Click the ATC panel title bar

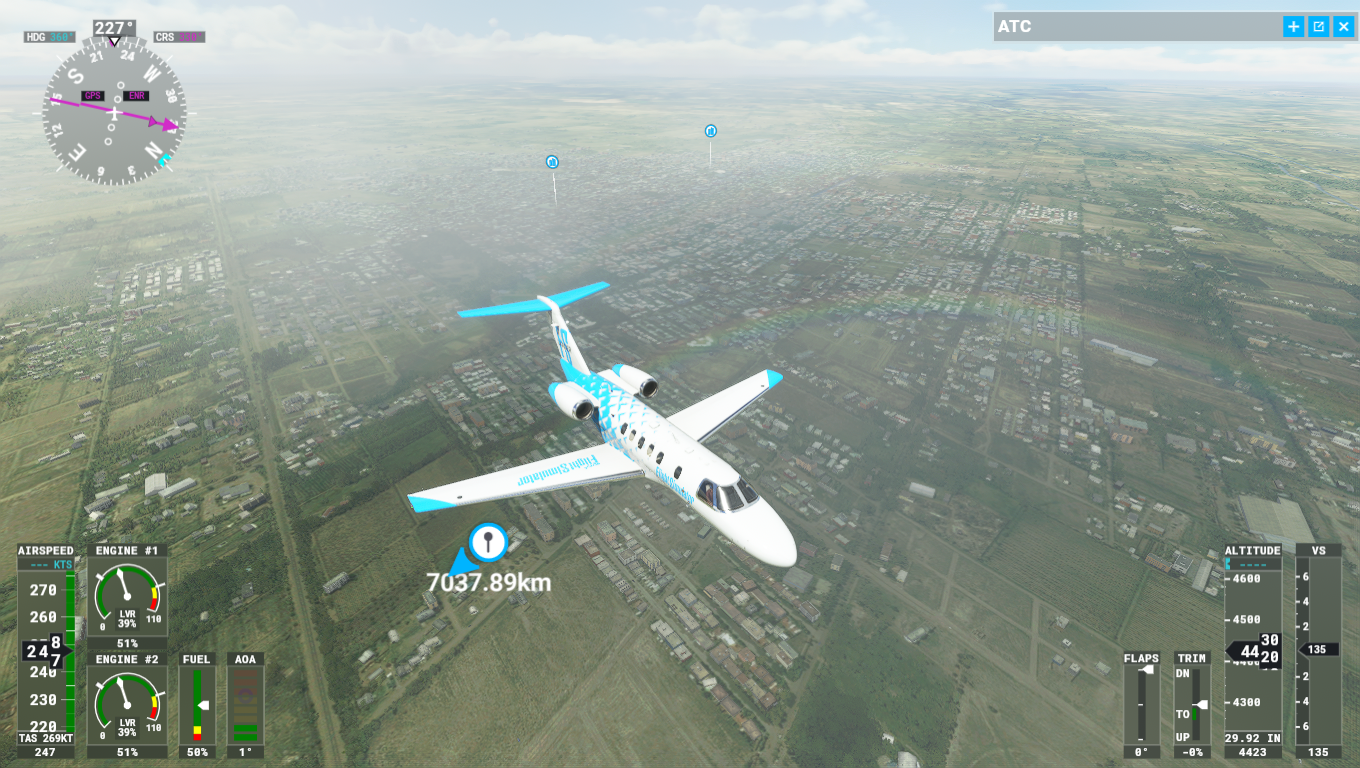[1130, 27]
